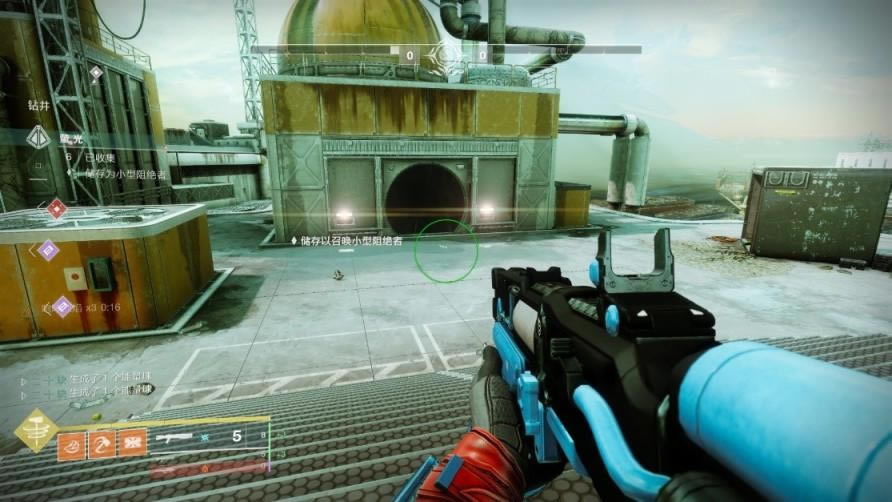Viewport: 892px width, 502px height.
Task: Select the purple diamond buff with x3 timer
Action: pos(62,306)
